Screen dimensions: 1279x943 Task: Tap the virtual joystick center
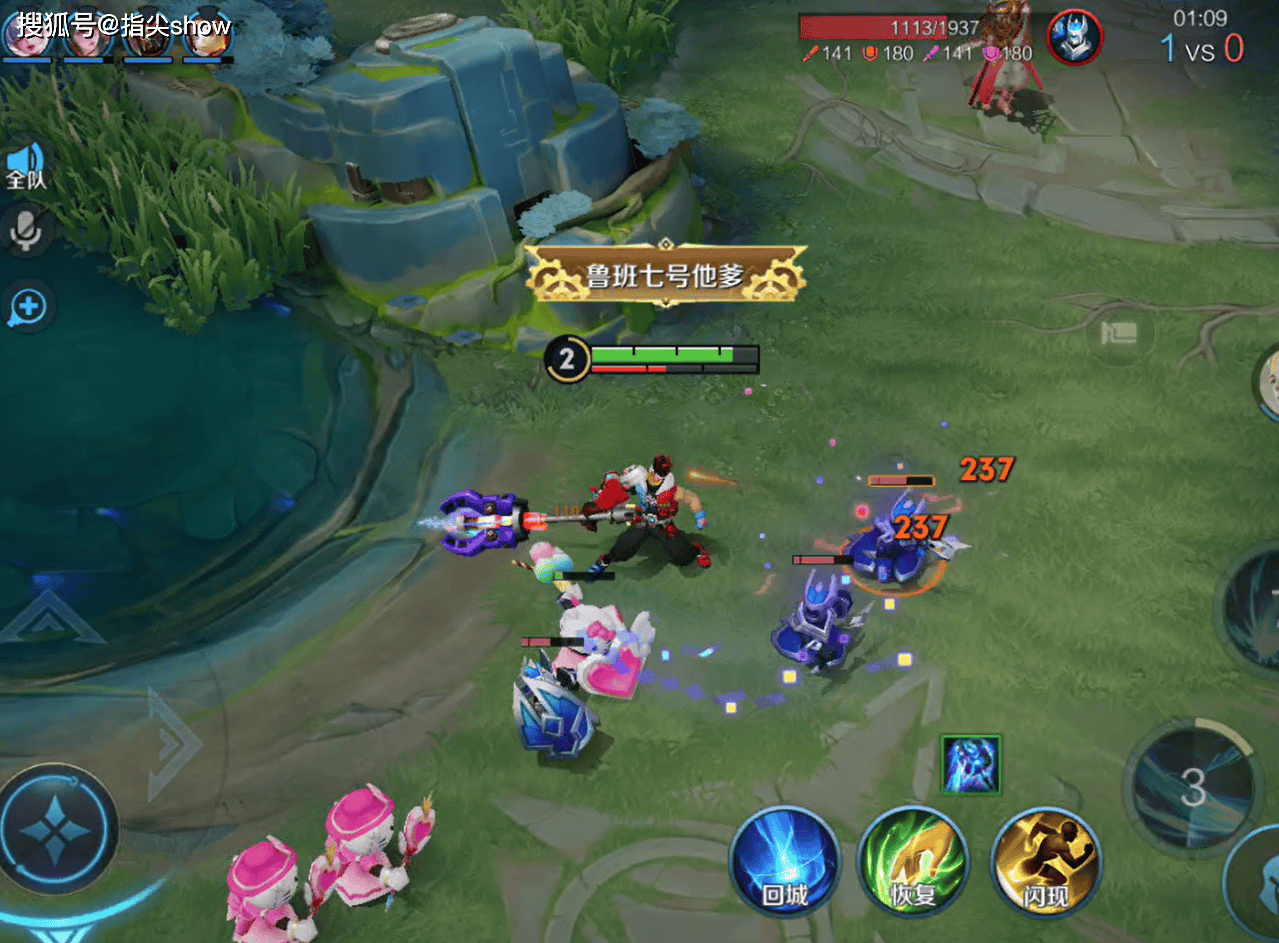click(56, 828)
